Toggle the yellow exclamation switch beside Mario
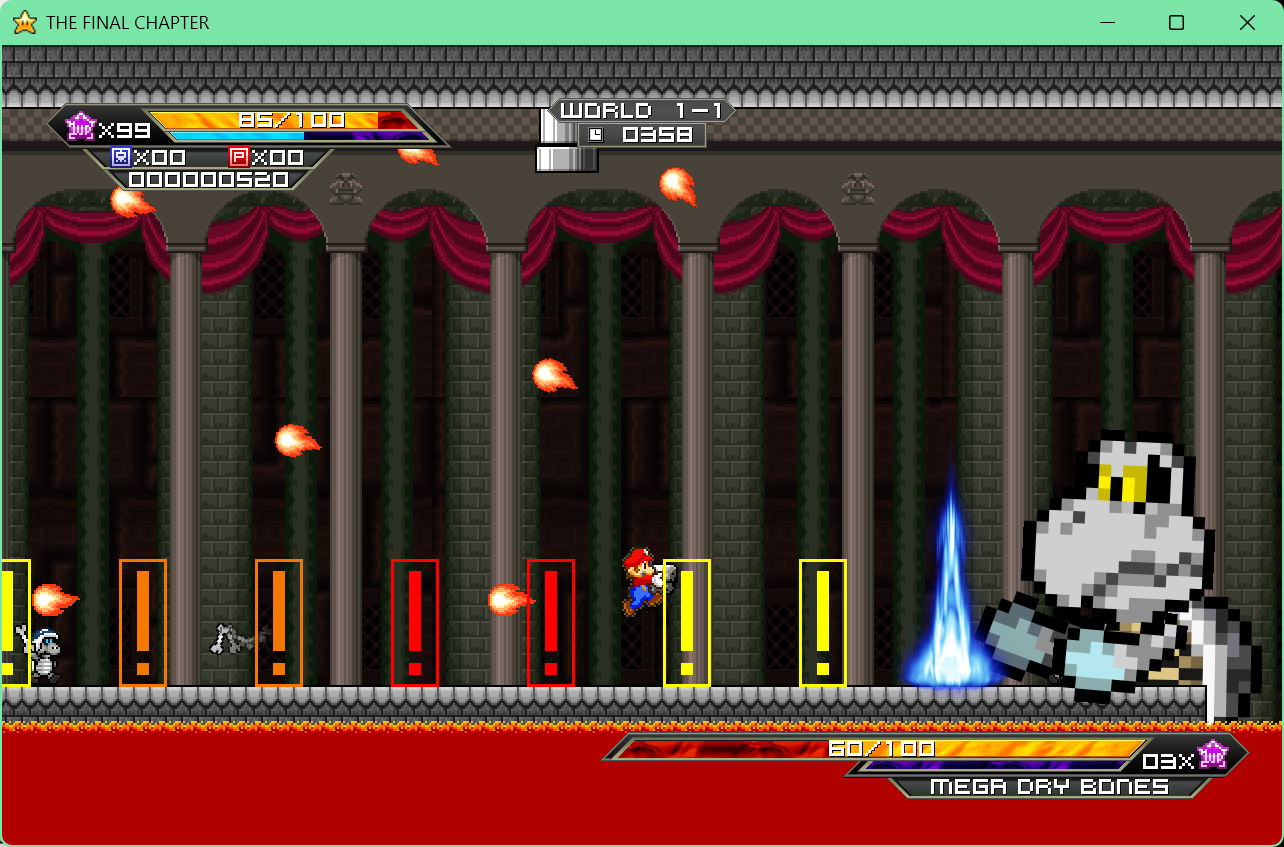The image size is (1284, 847). (686, 624)
